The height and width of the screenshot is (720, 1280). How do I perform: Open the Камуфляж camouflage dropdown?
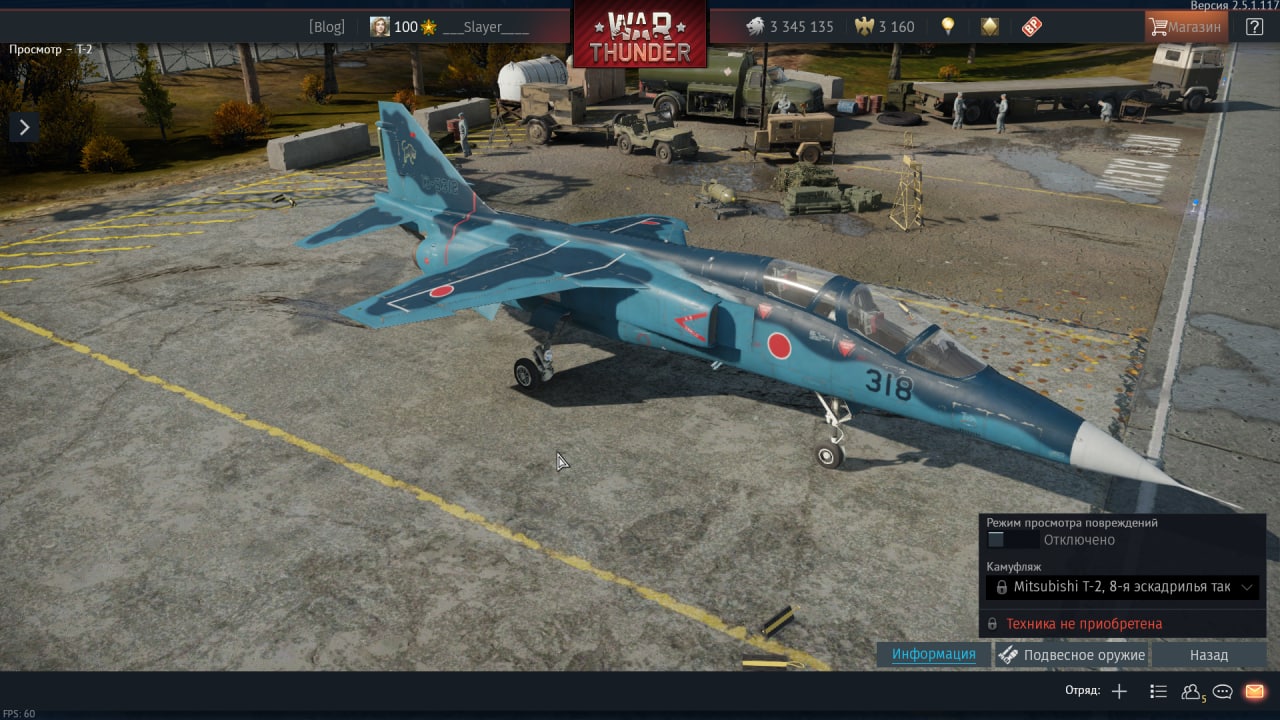point(1122,587)
